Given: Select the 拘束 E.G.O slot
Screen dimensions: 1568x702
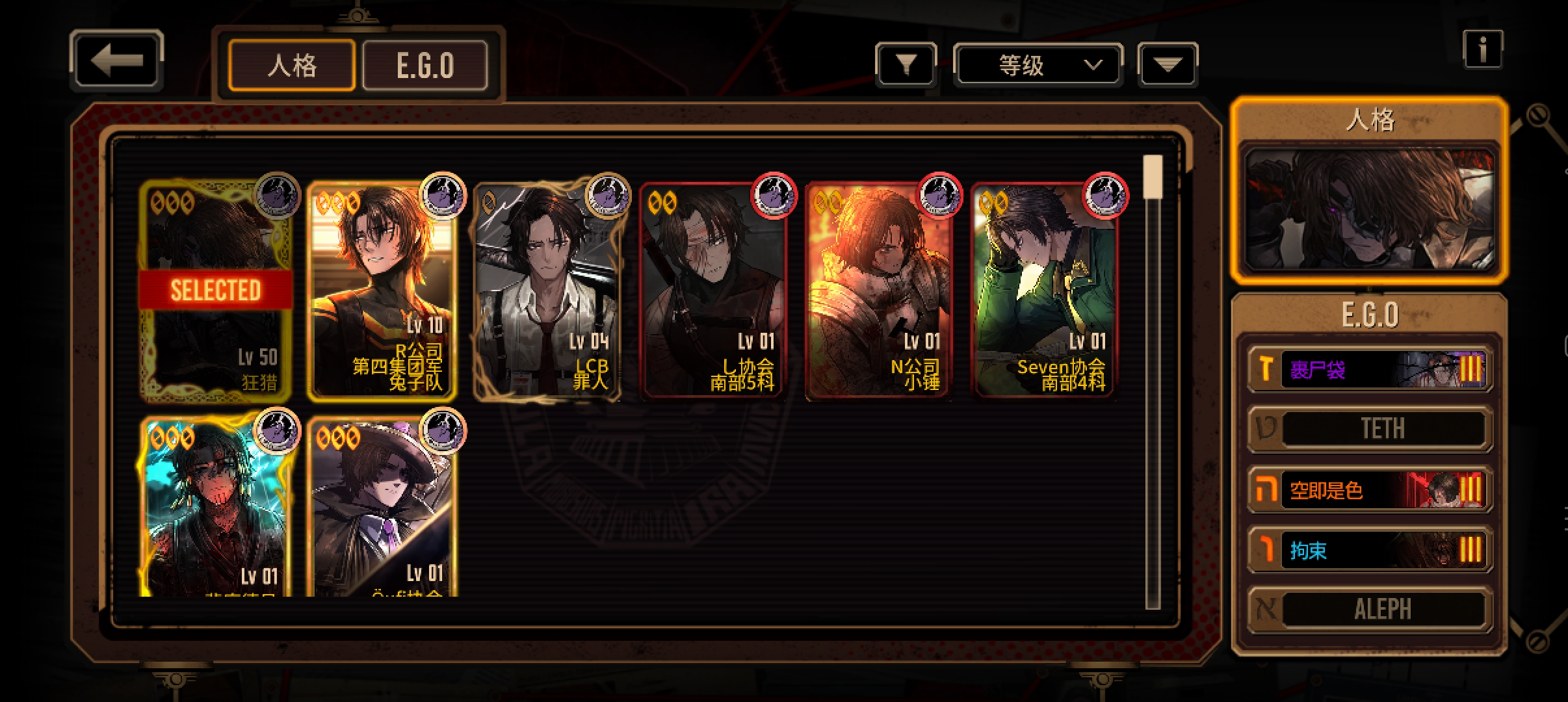Looking at the screenshot, I should [1370, 550].
